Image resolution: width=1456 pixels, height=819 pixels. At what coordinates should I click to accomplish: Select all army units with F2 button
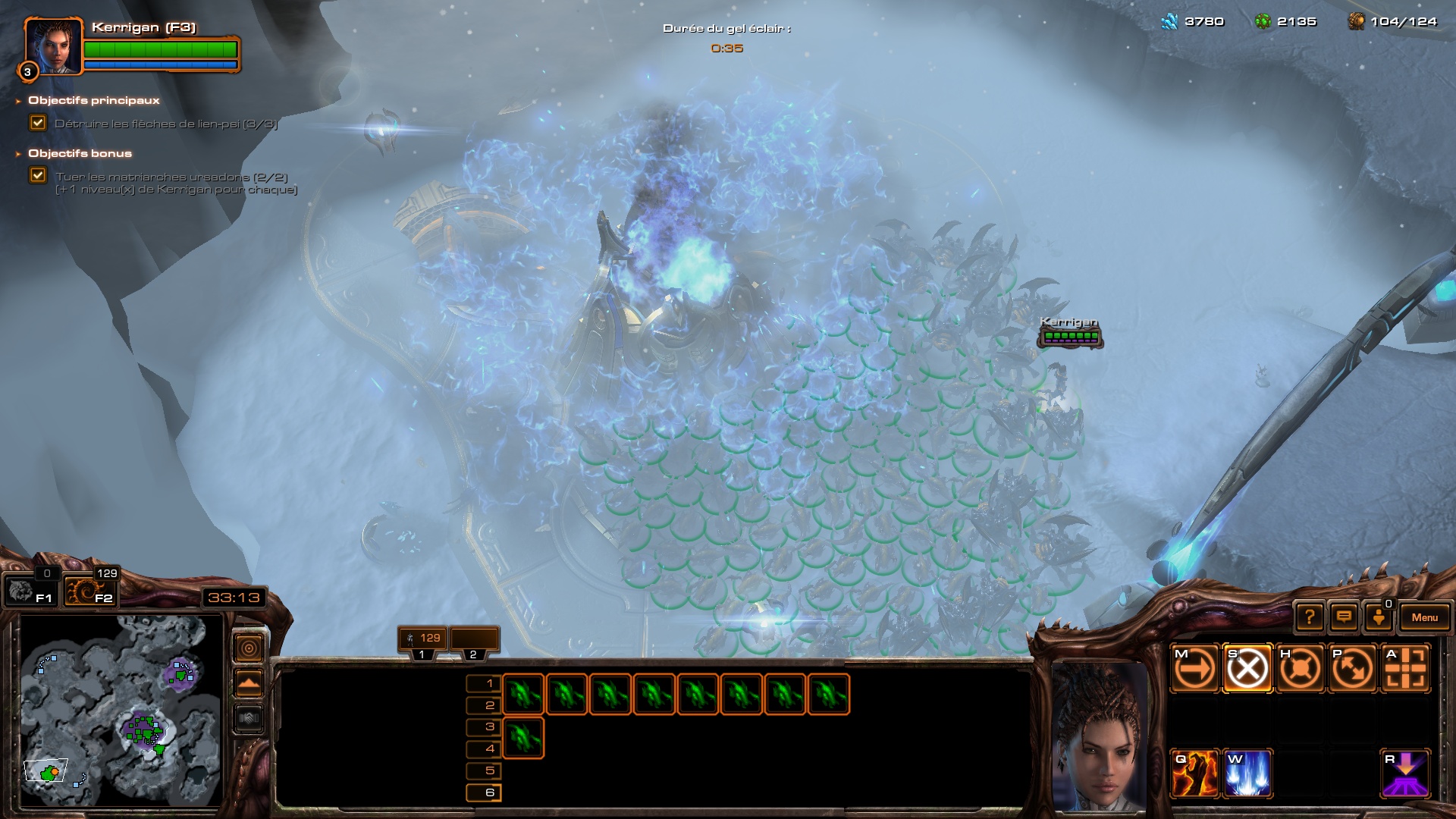point(89,591)
